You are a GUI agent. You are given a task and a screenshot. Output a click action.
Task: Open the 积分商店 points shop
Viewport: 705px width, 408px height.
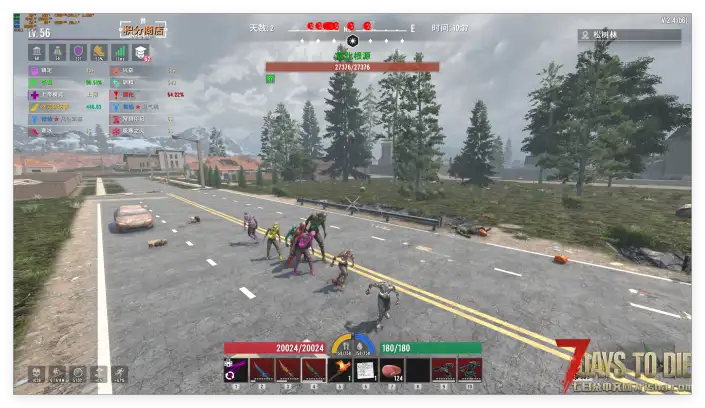[143, 31]
